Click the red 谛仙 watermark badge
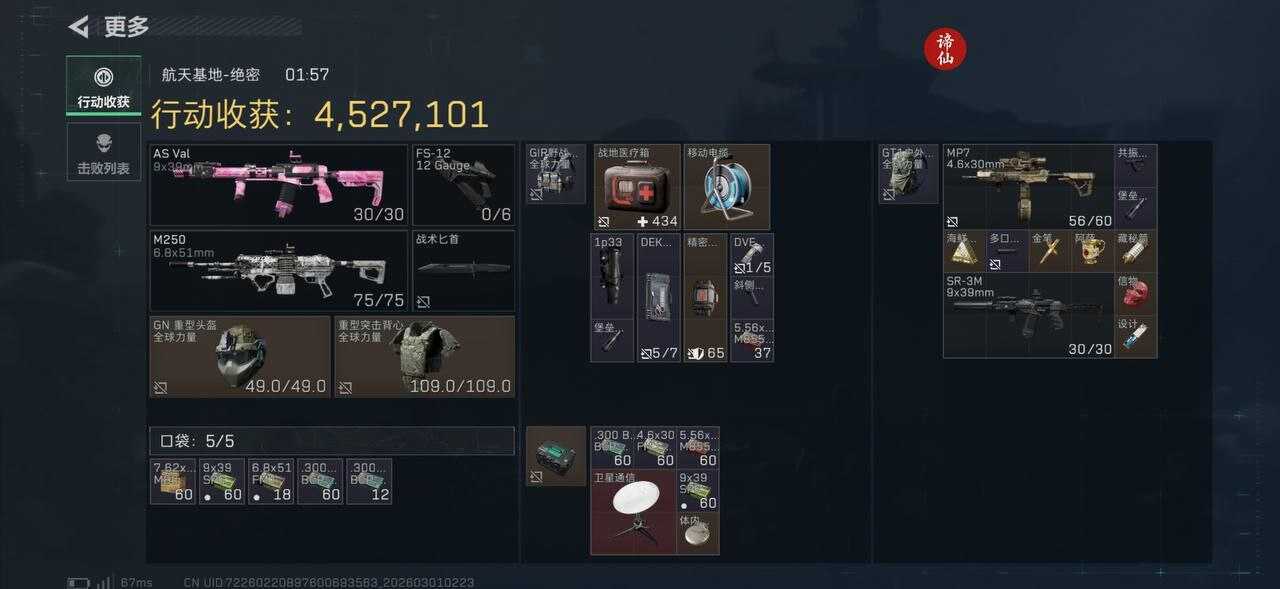 tap(945, 49)
